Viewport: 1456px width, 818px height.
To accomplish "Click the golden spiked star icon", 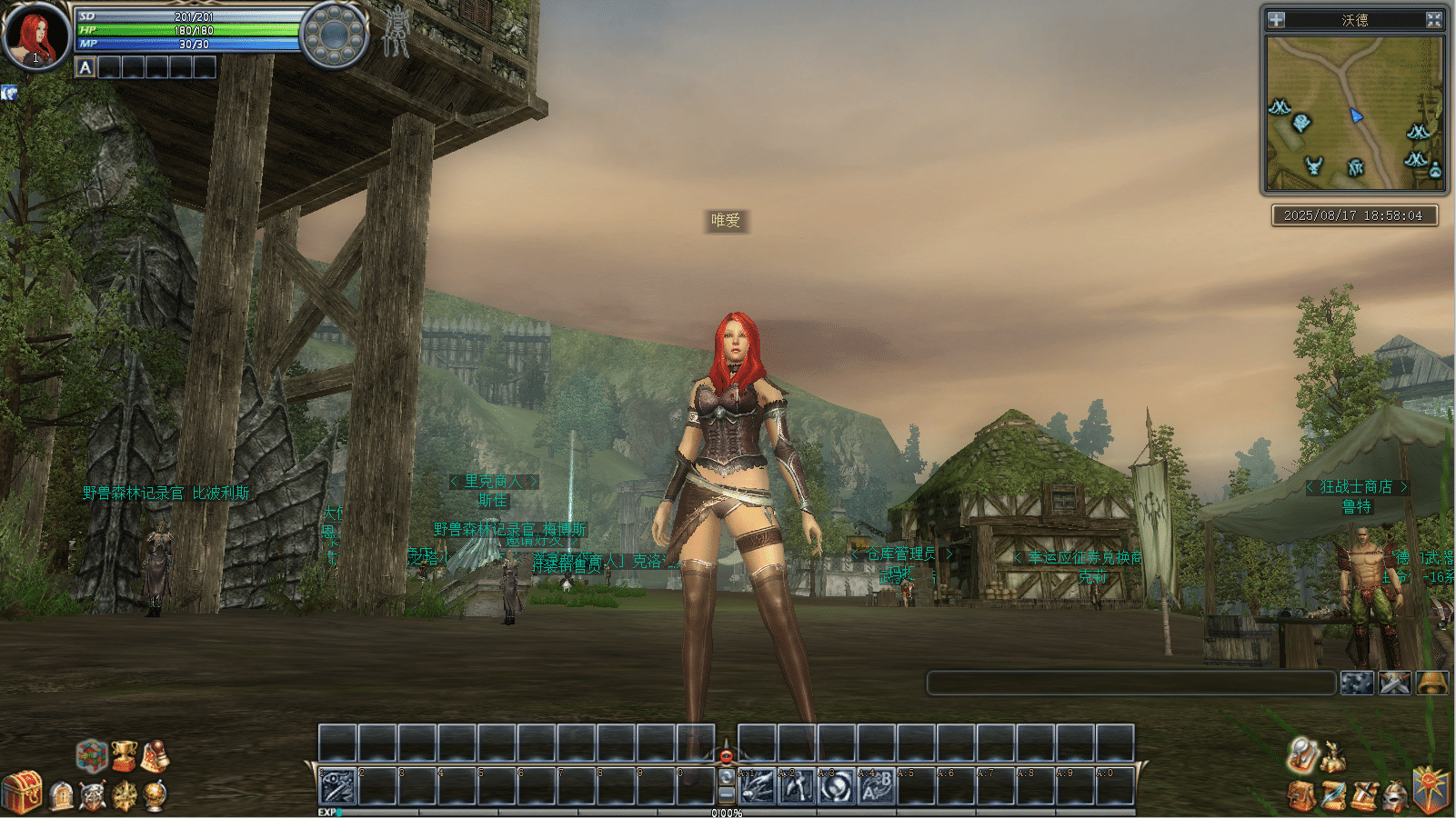I will (x=125, y=796).
